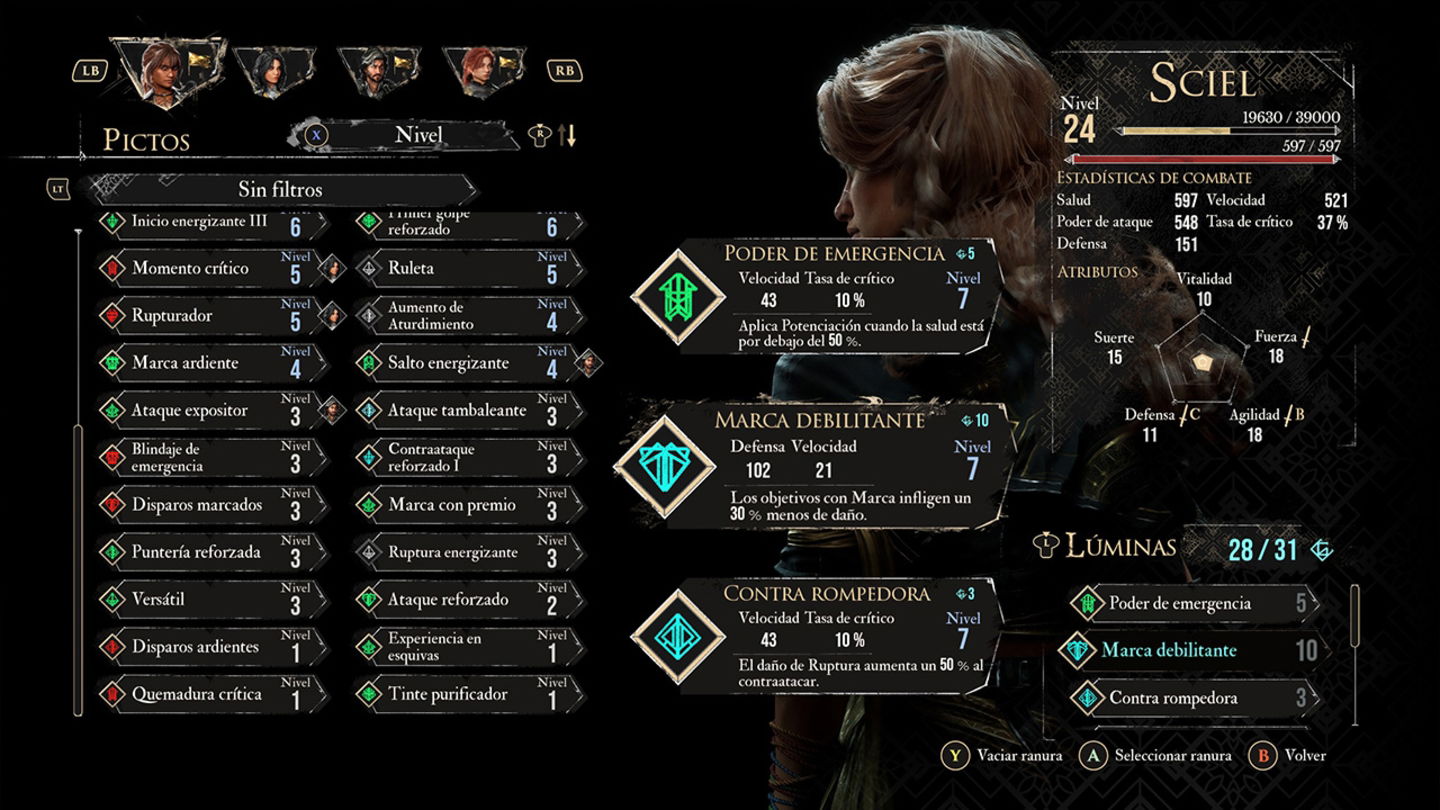The height and width of the screenshot is (810, 1440).
Task: Select the Contra rompedora equipped picto slot
Action: (815, 635)
